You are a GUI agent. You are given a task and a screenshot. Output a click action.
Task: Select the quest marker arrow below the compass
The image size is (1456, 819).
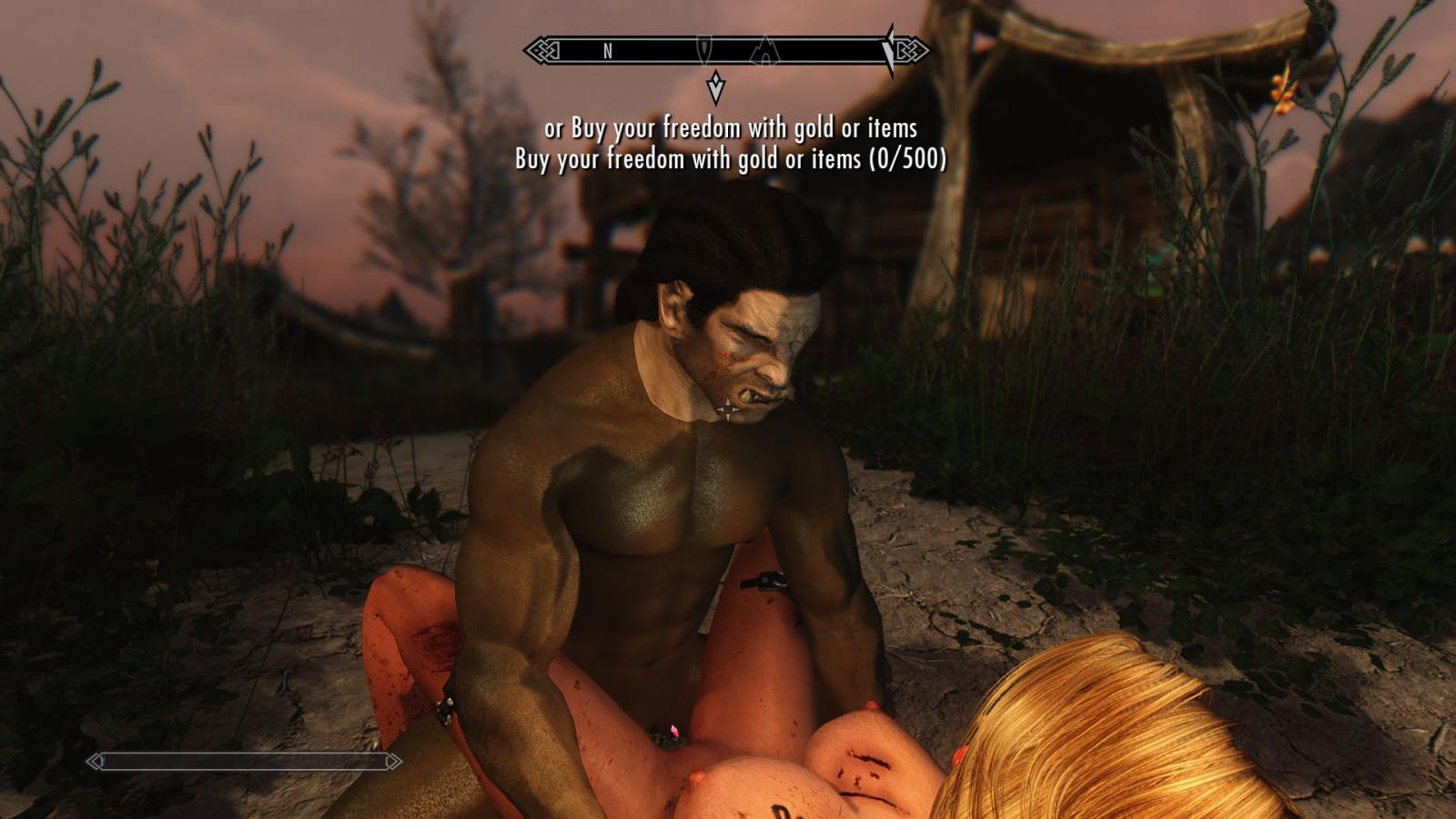coord(716,87)
